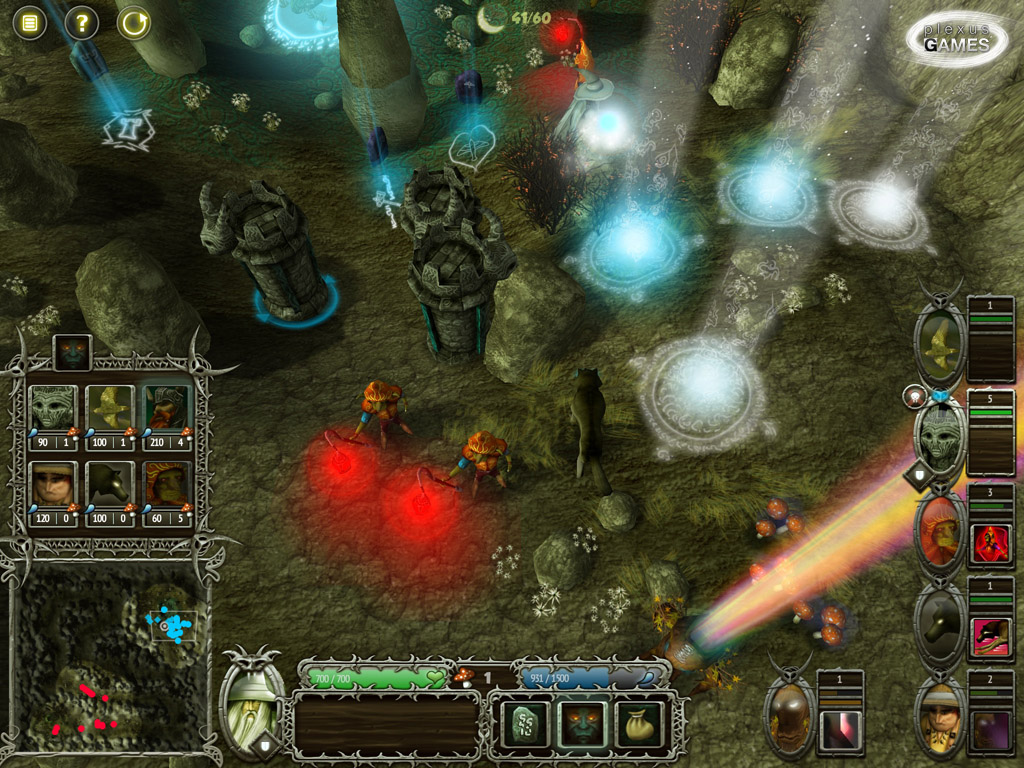
Task: Summon the green masked spirit costing 90
Action: (x=52, y=408)
